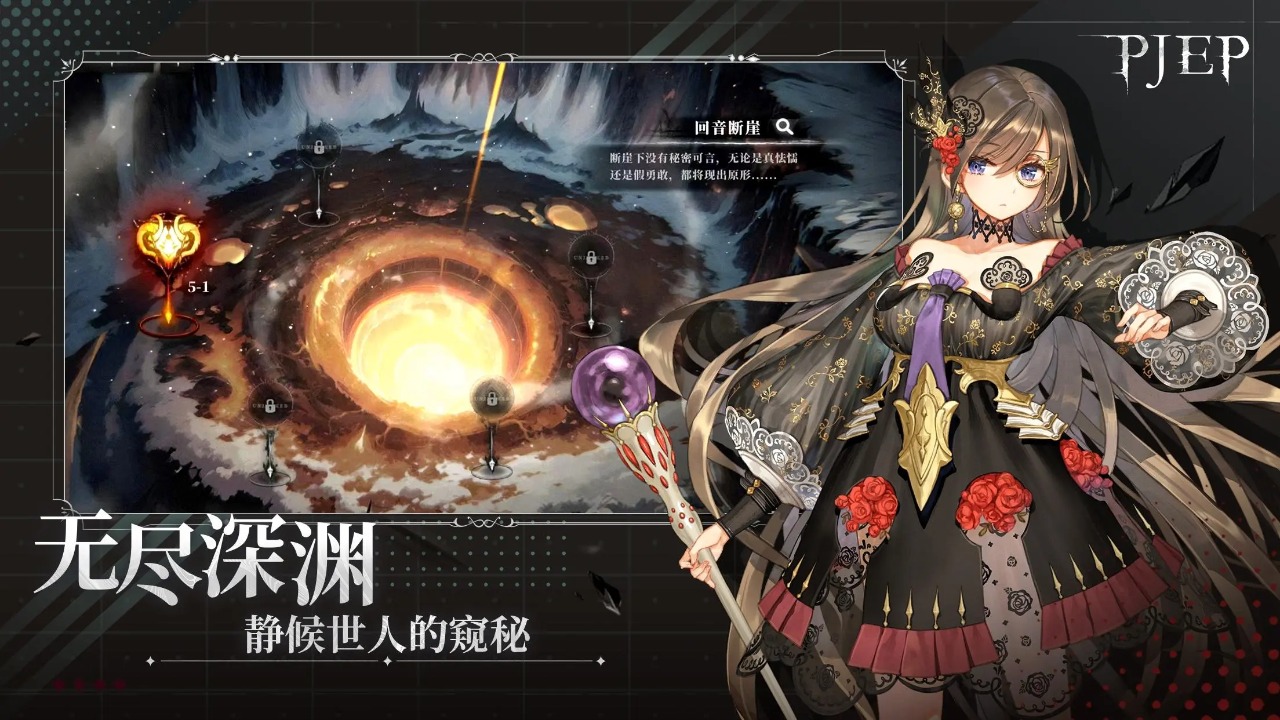Viewport: 1280px width, 720px height.
Task: Click the locked node at the top of the map
Action: [x=319, y=146]
